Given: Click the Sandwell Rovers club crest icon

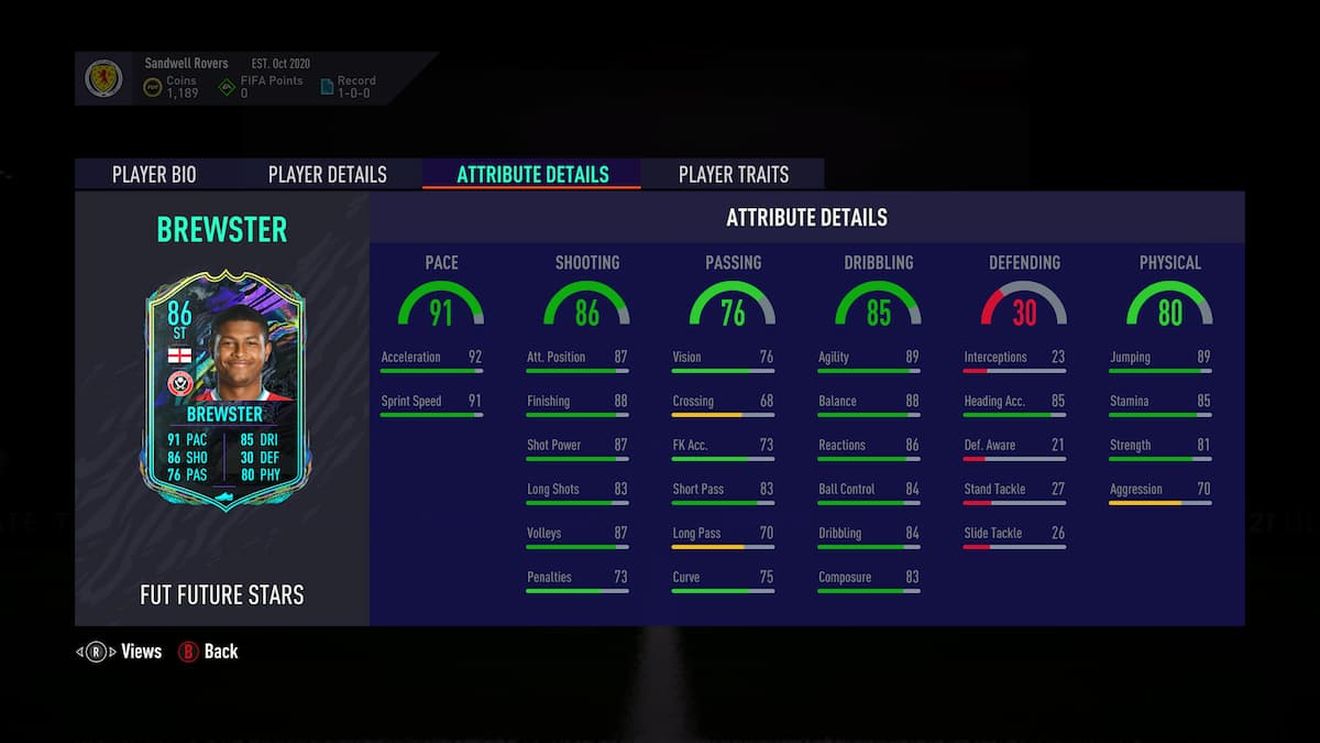Looking at the screenshot, I should coord(104,78).
